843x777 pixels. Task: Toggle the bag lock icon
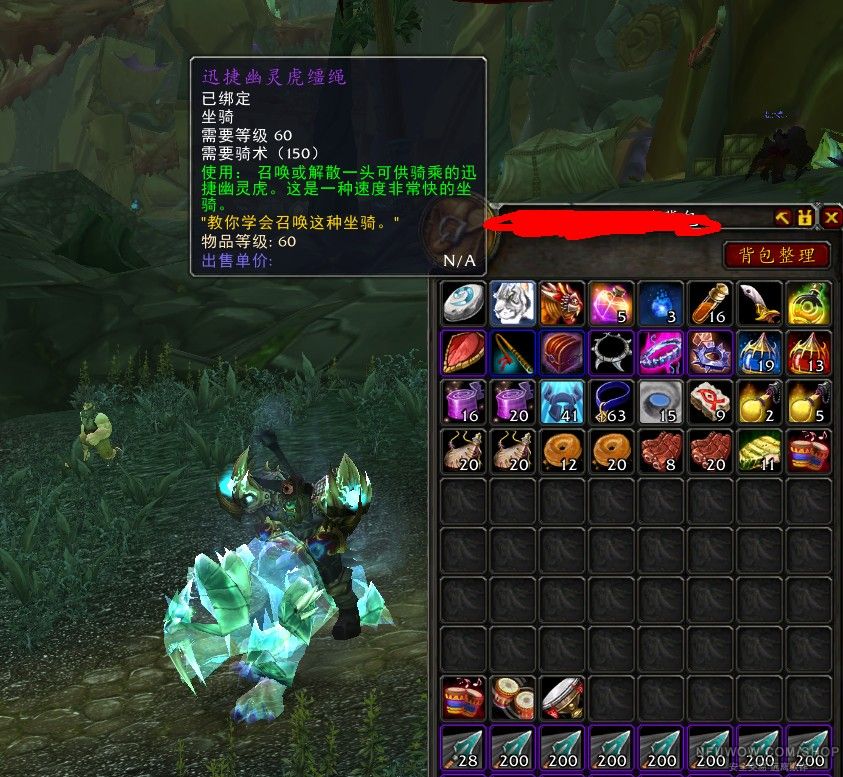(x=807, y=217)
